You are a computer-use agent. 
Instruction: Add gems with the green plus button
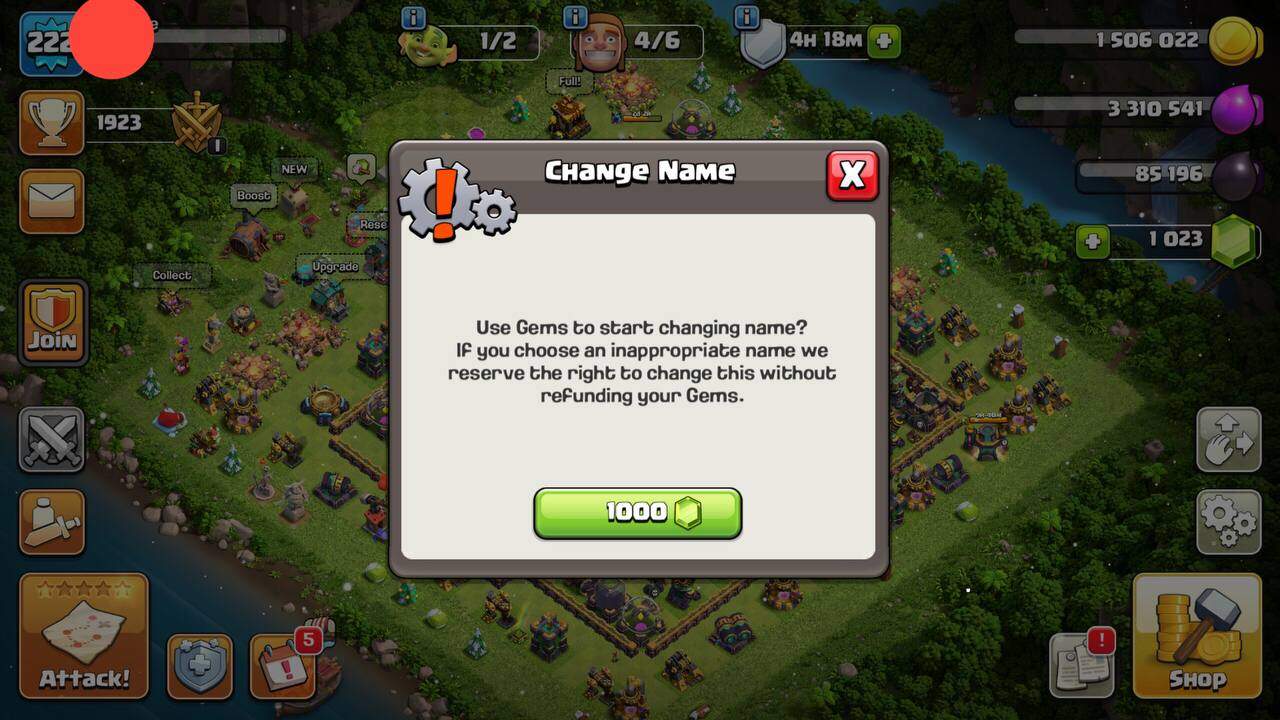pyautogui.click(x=1093, y=241)
